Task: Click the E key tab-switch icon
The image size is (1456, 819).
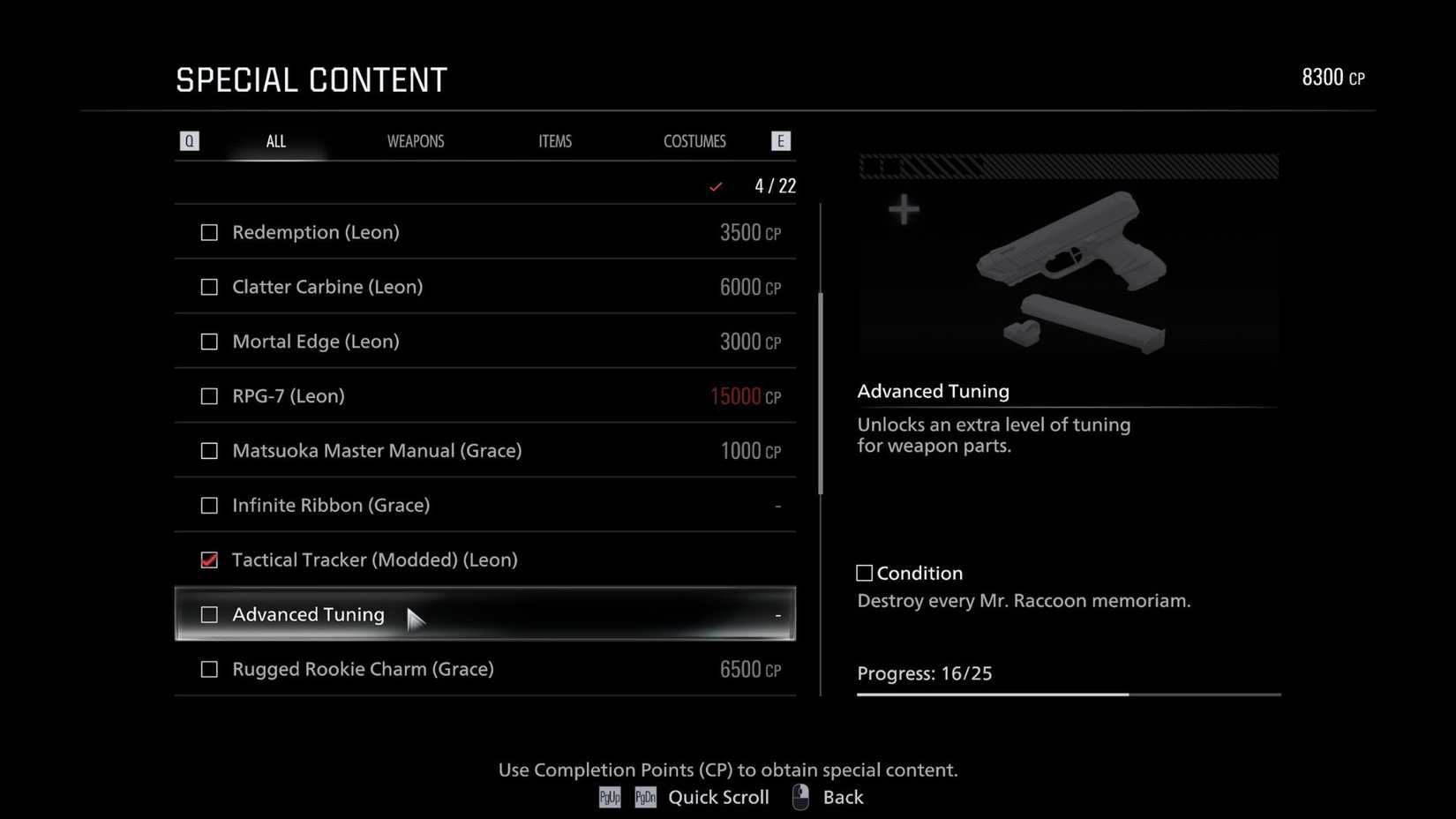Action: [780, 140]
